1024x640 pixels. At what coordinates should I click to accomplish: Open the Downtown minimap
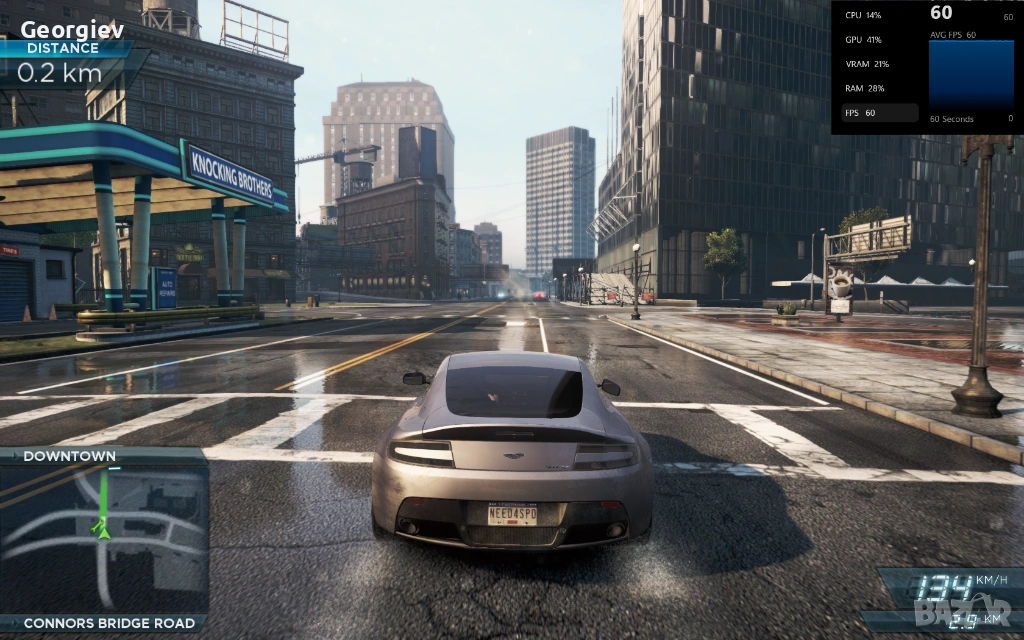coord(105,538)
